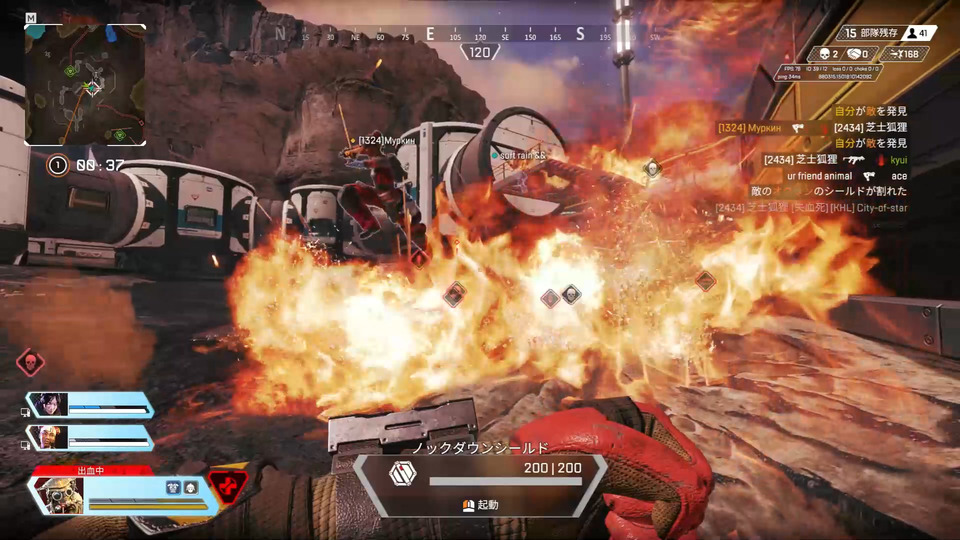This screenshot has height=540, width=960.
Task: Open the minimap in the corner
Action: [85, 86]
